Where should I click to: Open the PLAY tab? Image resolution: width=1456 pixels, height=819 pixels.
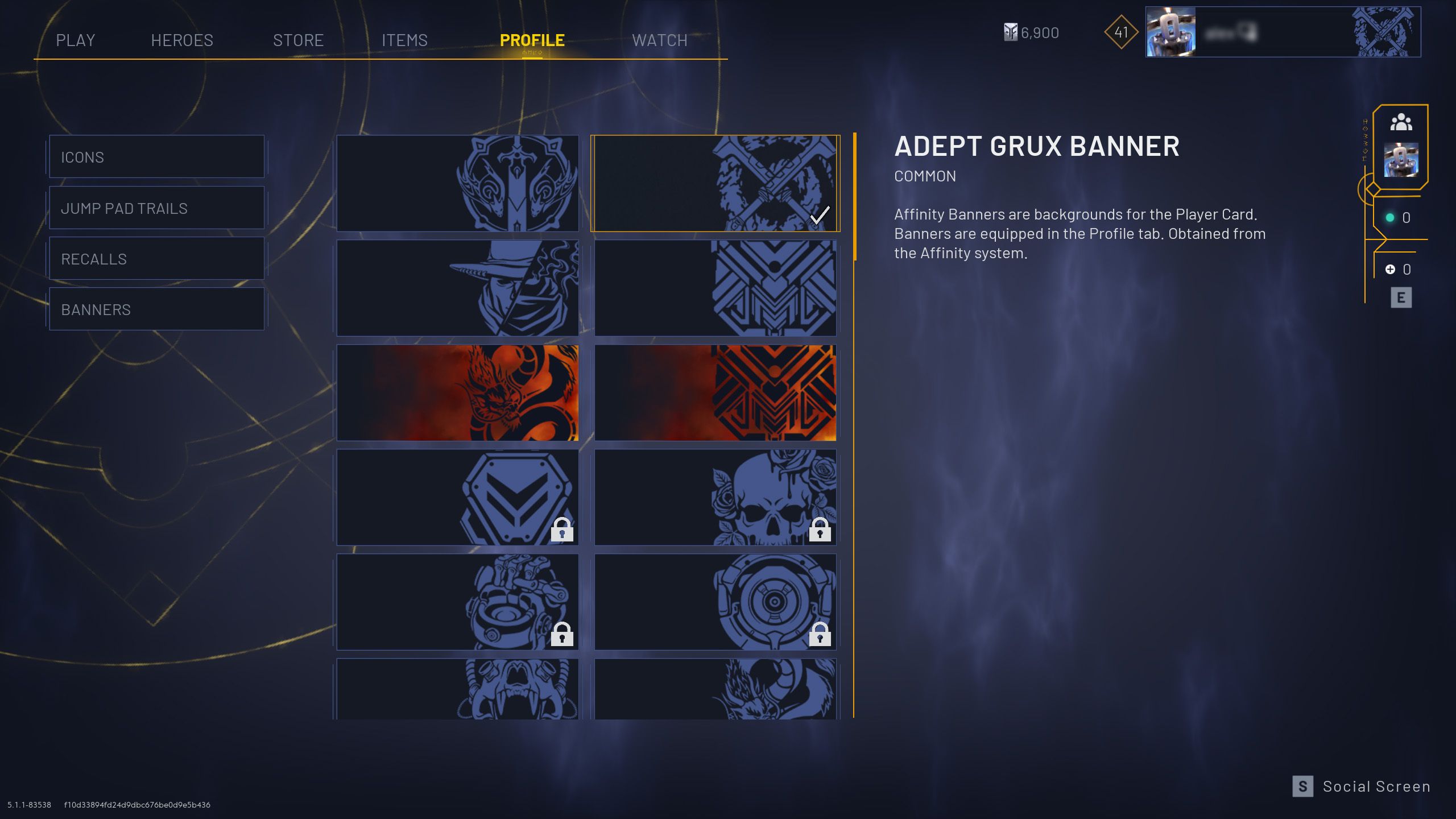coord(75,40)
